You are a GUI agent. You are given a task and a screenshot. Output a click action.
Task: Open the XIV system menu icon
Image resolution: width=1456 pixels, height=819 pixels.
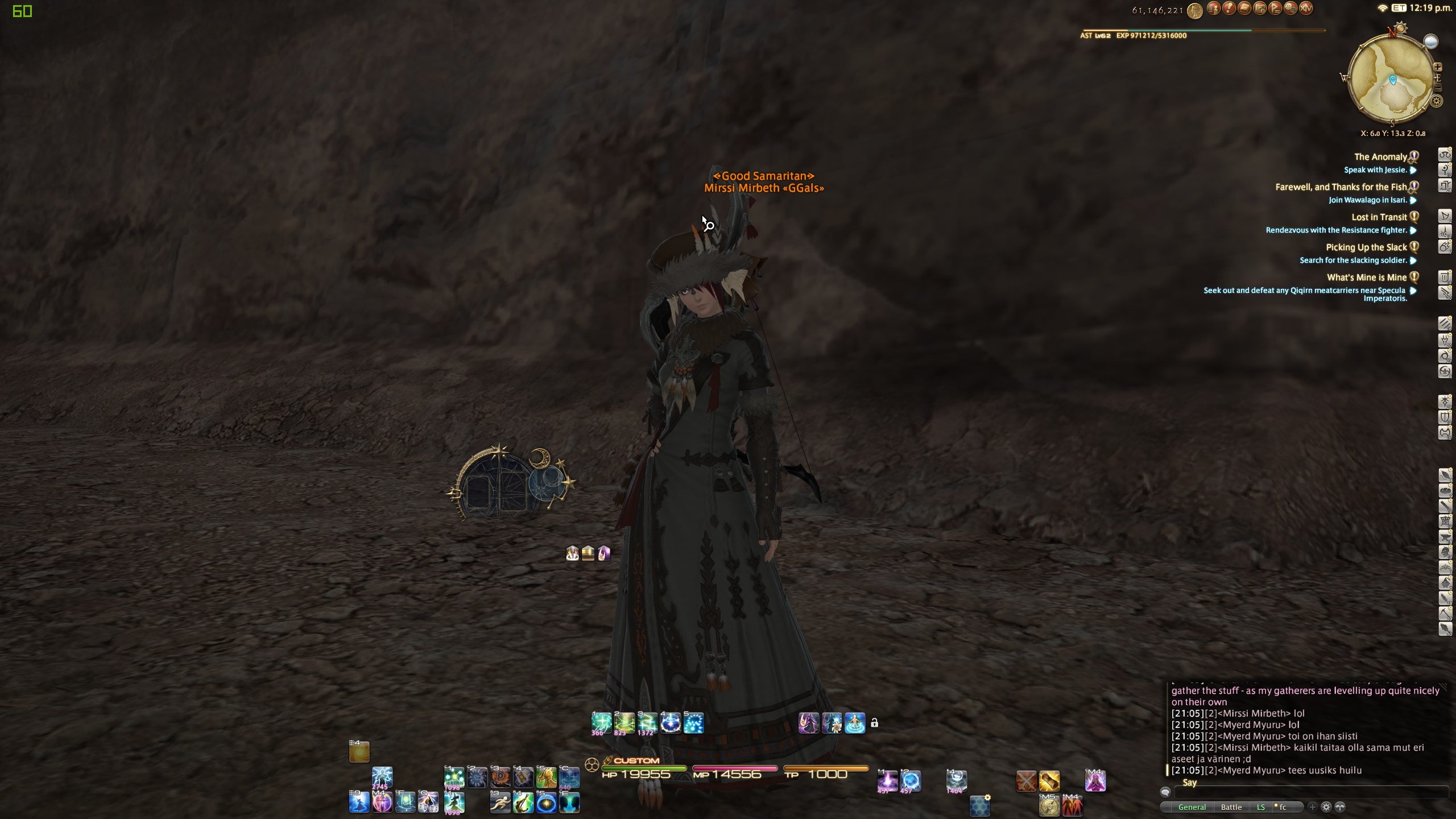tap(1306, 9)
